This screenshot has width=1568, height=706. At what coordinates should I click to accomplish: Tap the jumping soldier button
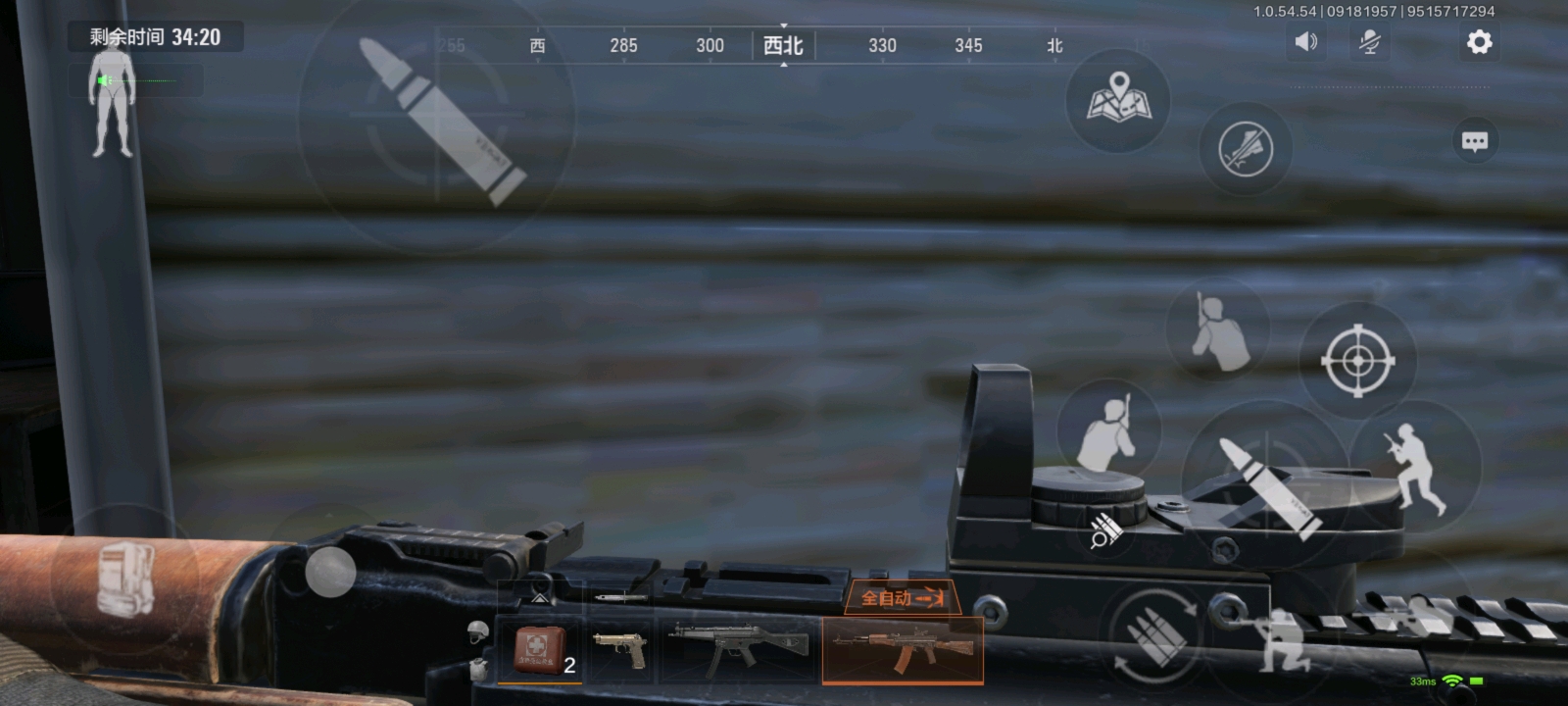pos(1414,467)
